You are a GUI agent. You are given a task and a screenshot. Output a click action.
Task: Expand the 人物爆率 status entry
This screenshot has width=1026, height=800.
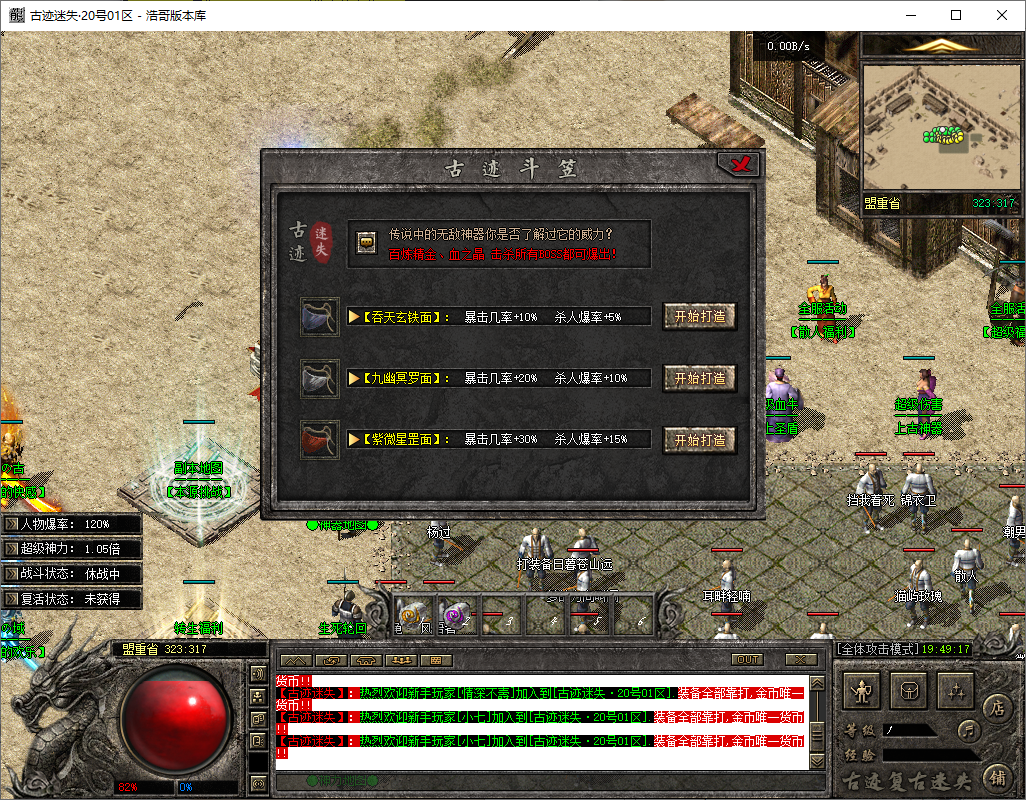pos(12,523)
